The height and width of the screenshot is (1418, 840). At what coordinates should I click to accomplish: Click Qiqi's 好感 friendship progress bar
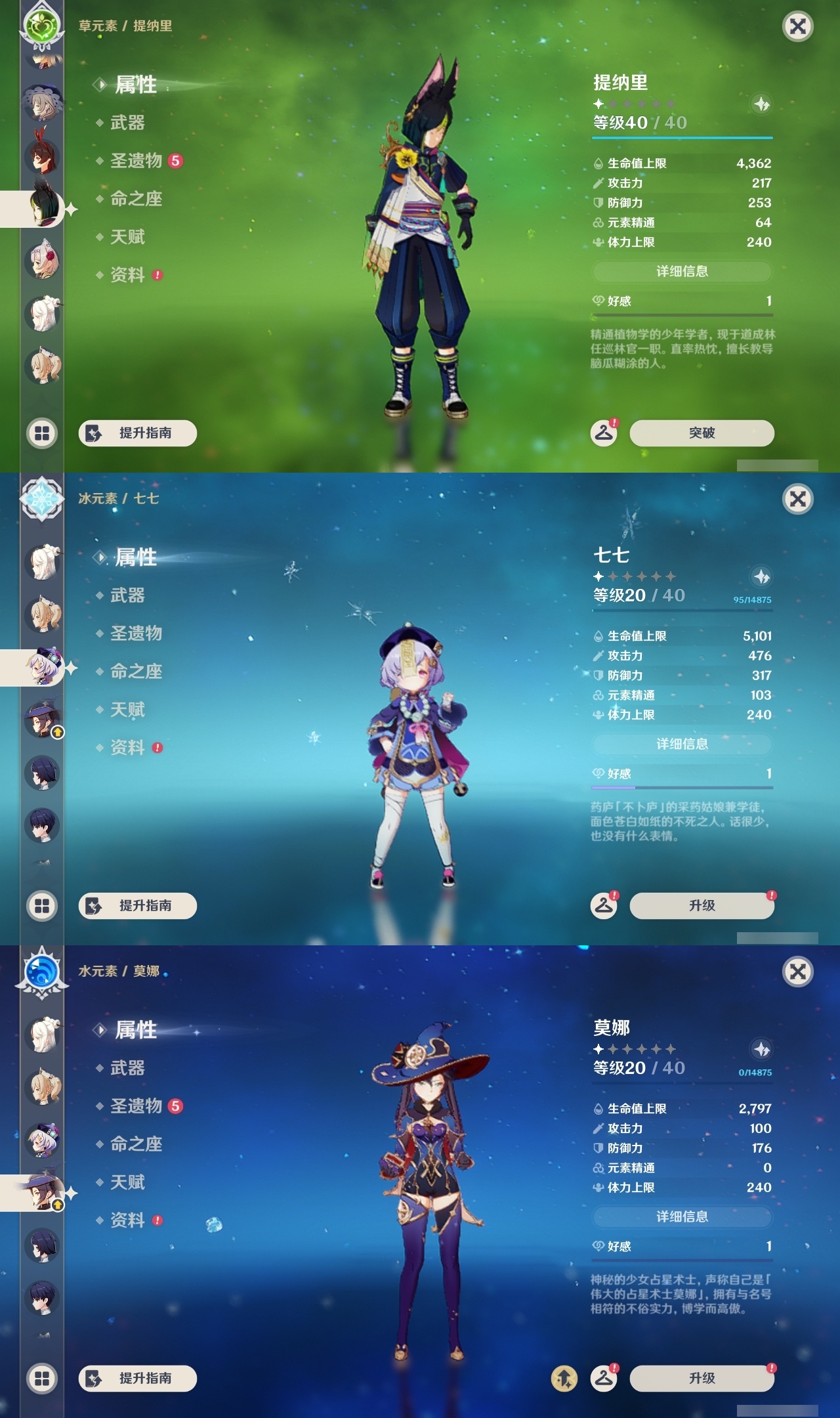click(x=682, y=788)
